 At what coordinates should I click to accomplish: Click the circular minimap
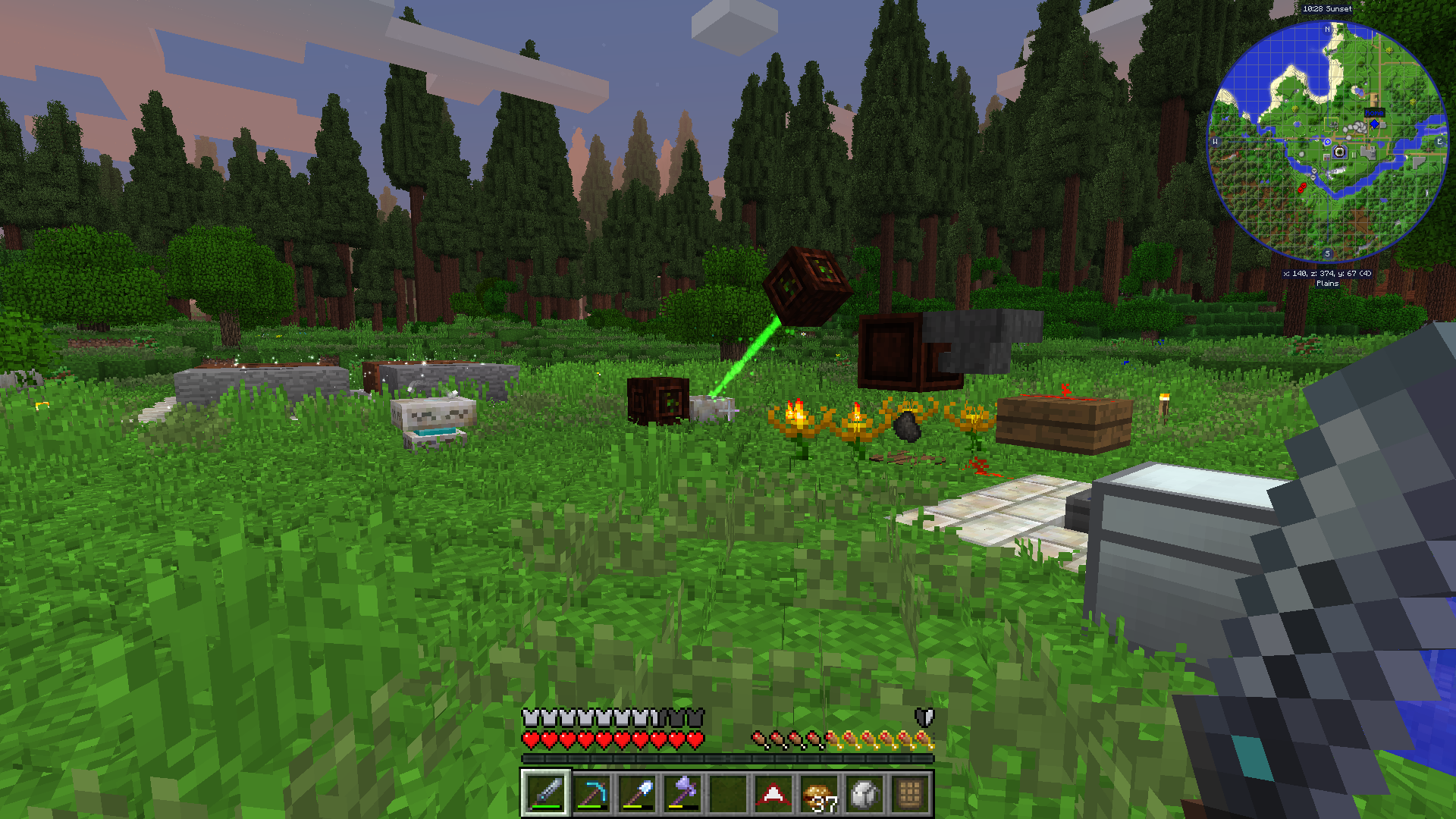point(1327,141)
